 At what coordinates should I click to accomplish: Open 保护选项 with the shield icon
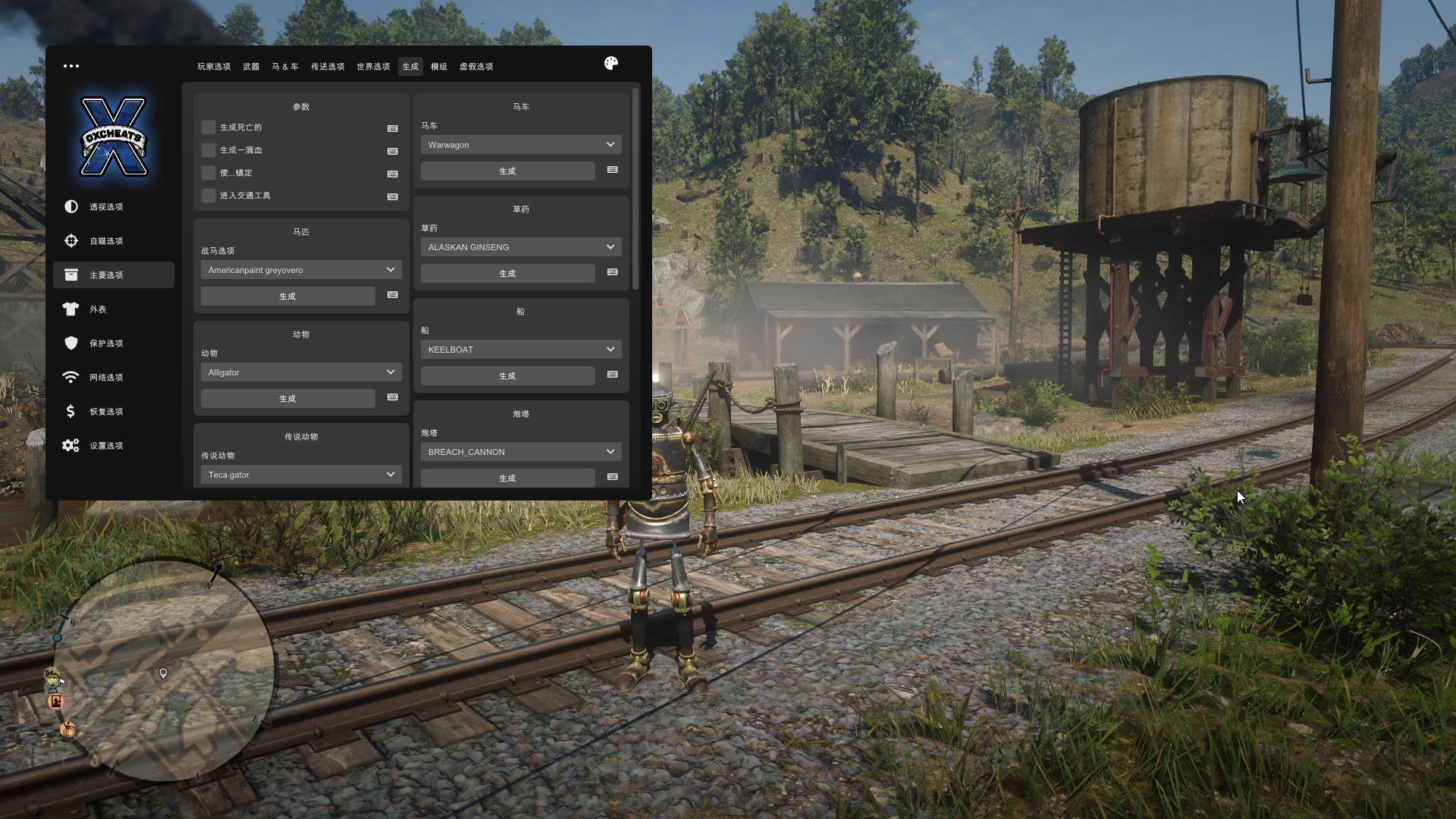(106, 344)
